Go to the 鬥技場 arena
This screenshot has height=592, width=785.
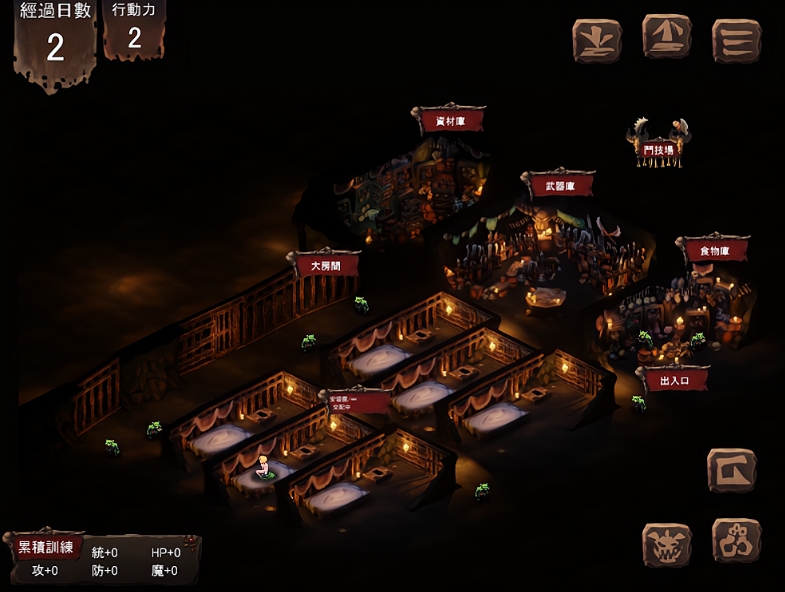point(658,149)
